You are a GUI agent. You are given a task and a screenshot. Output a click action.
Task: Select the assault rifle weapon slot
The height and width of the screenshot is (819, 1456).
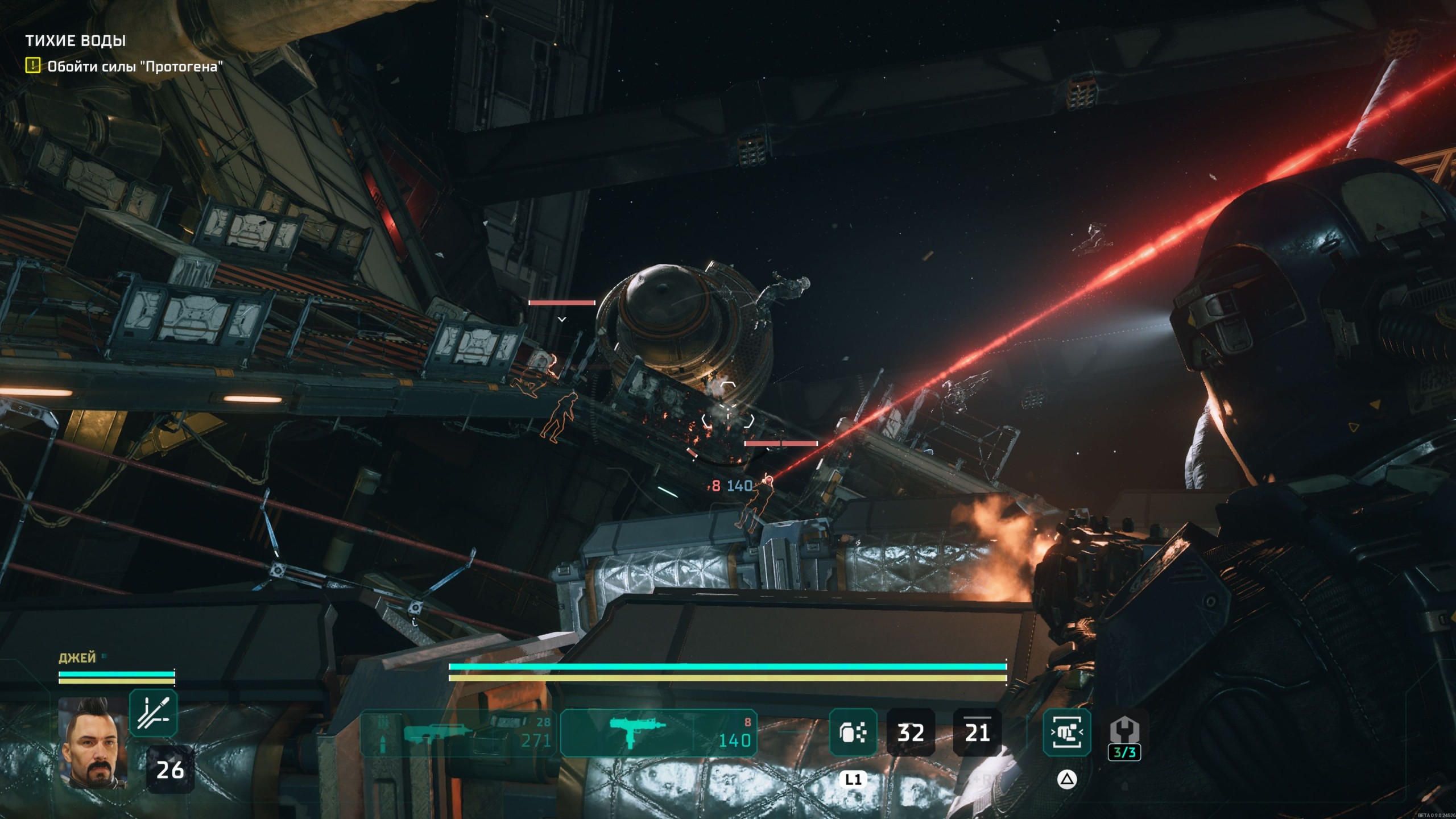tap(458, 733)
